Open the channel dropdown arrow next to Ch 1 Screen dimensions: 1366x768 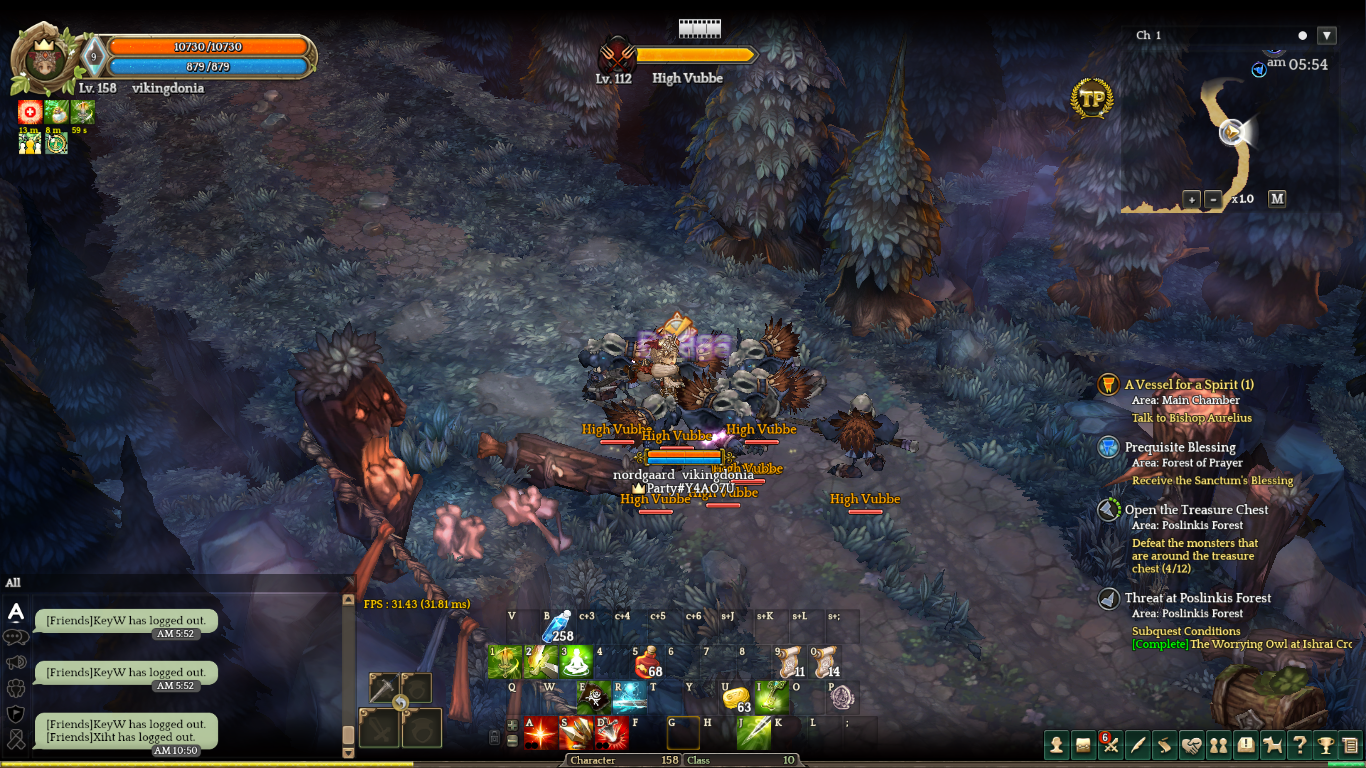click(1327, 36)
